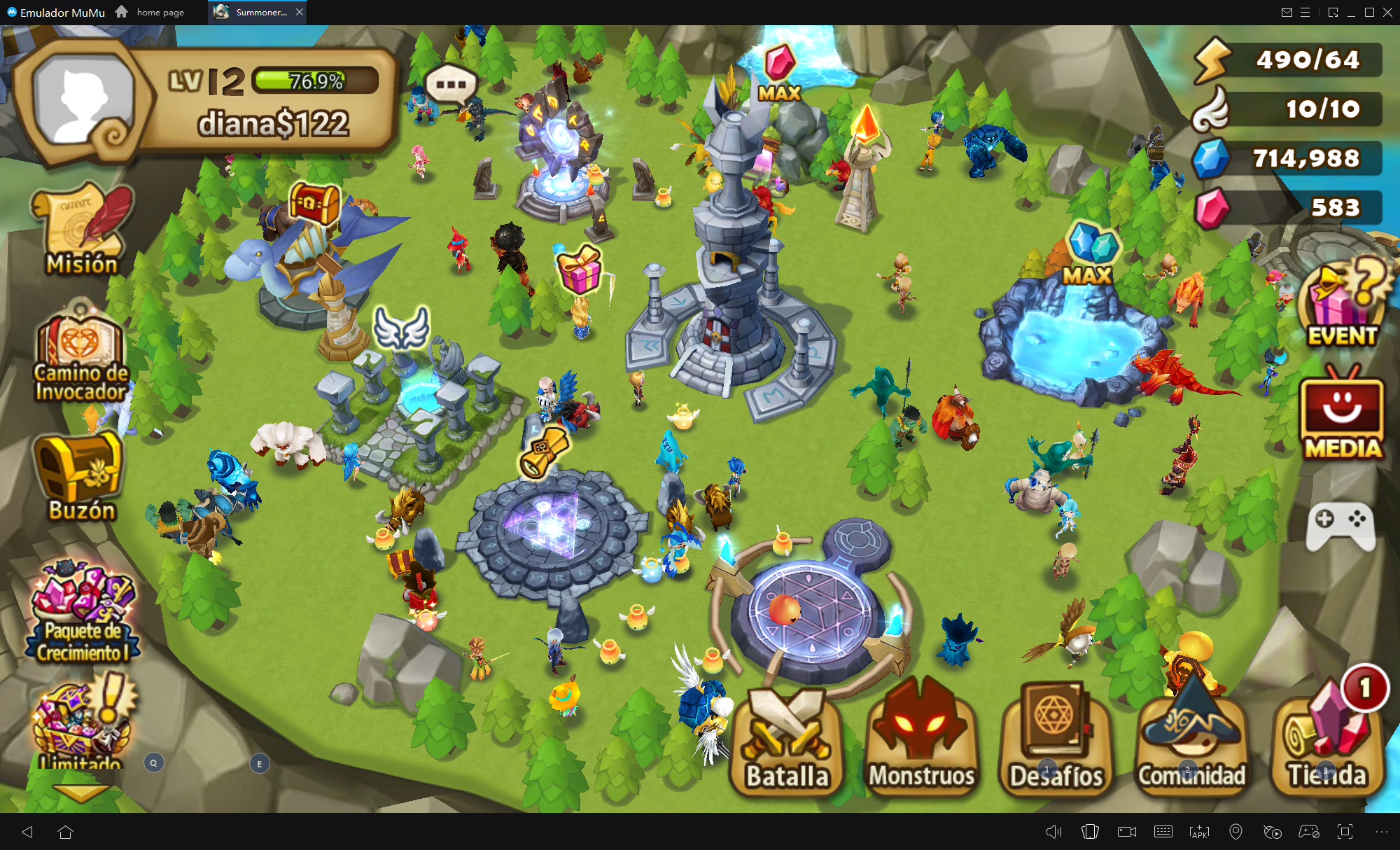
Task: Open the chat speech bubble
Action: point(451,85)
